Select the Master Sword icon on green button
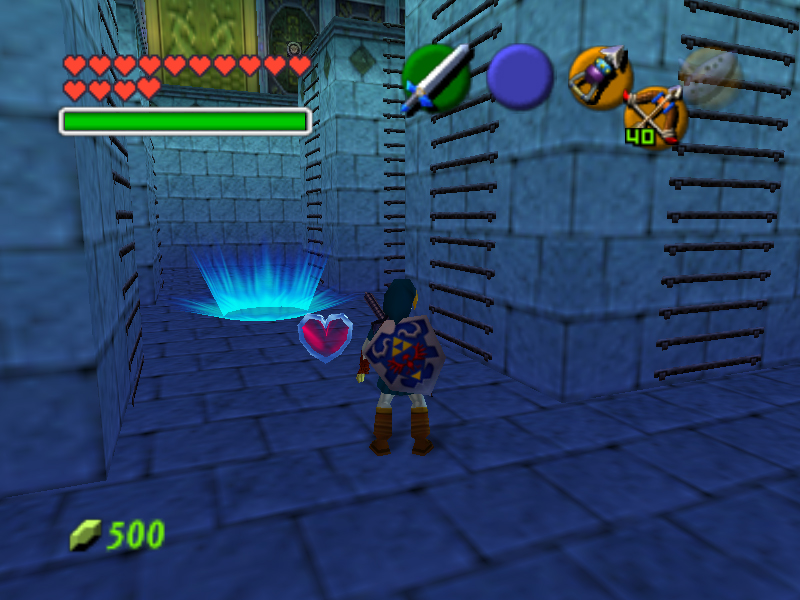 [x=436, y=78]
